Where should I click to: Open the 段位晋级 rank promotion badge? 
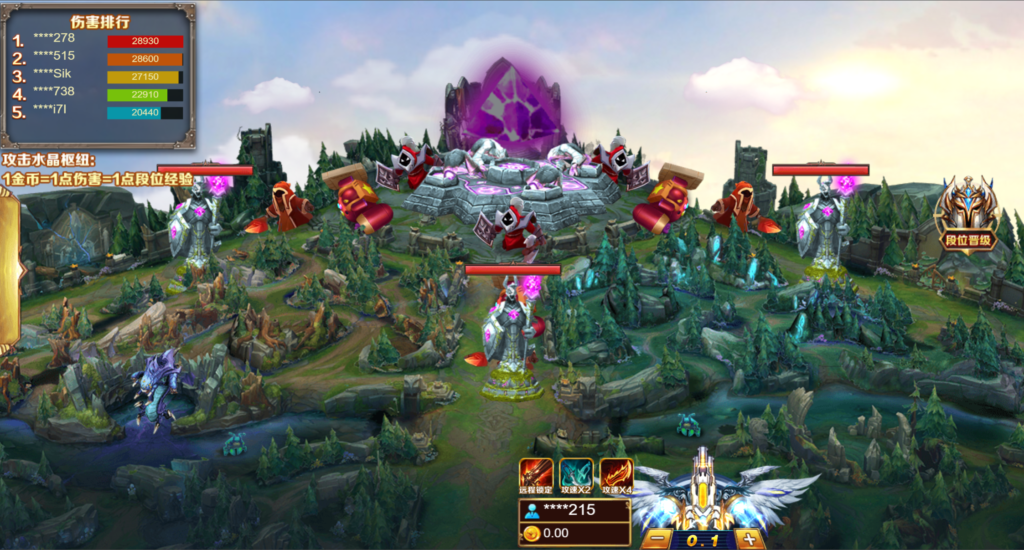(x=966, y=214)
